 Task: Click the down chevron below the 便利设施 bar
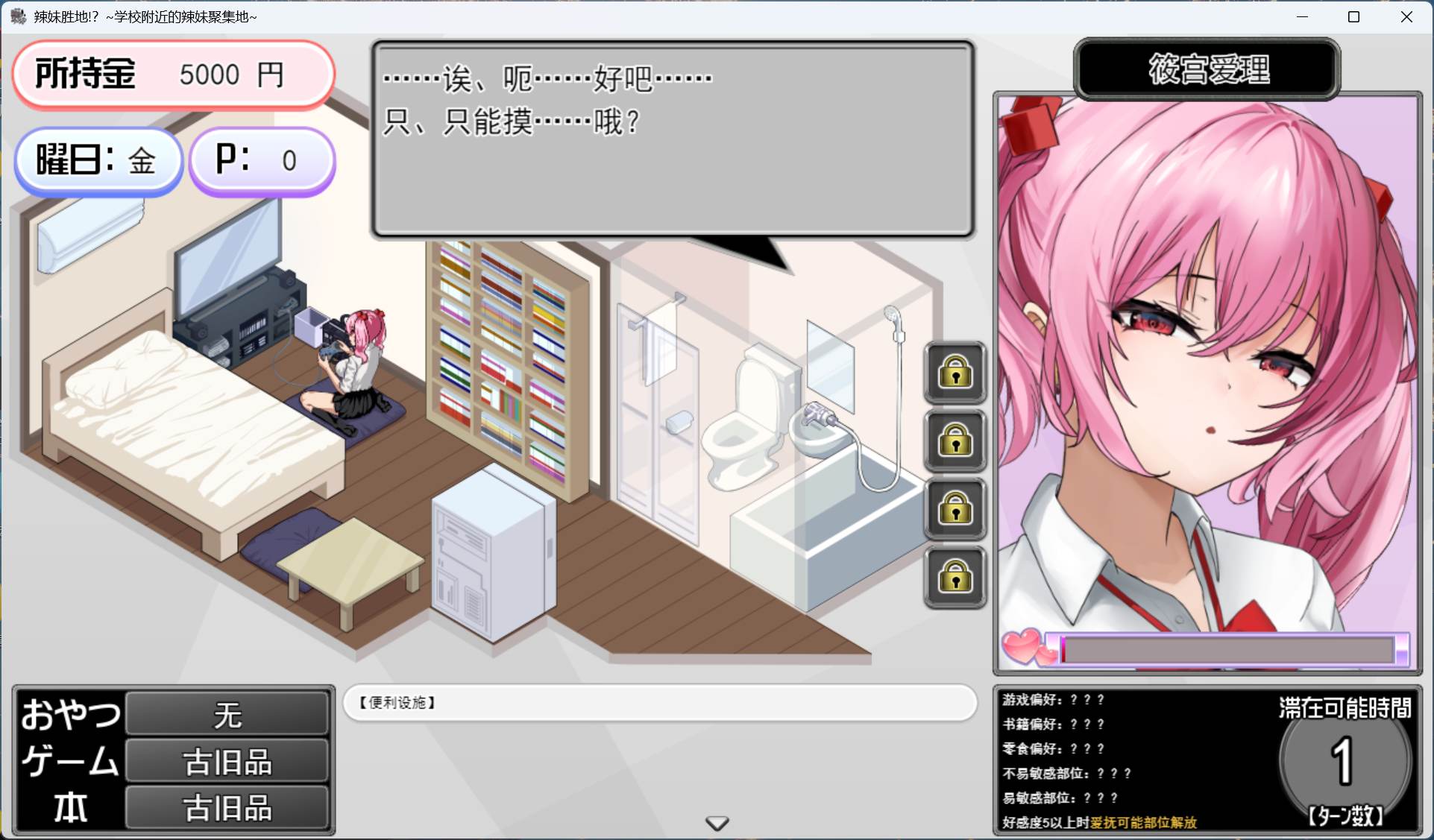[716, 823]
